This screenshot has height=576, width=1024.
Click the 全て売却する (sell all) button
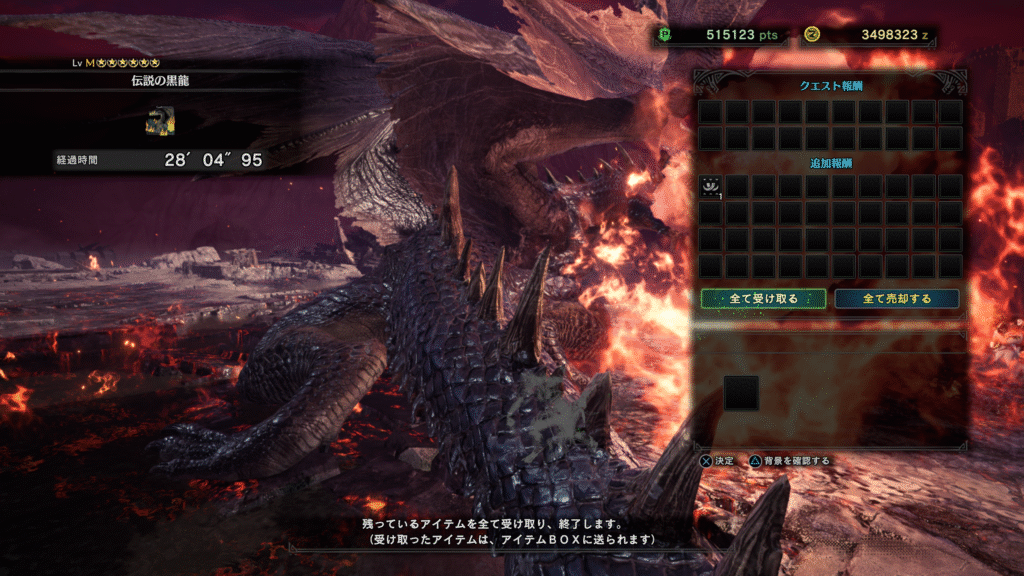pyautogui.click(x=897, y=298)
